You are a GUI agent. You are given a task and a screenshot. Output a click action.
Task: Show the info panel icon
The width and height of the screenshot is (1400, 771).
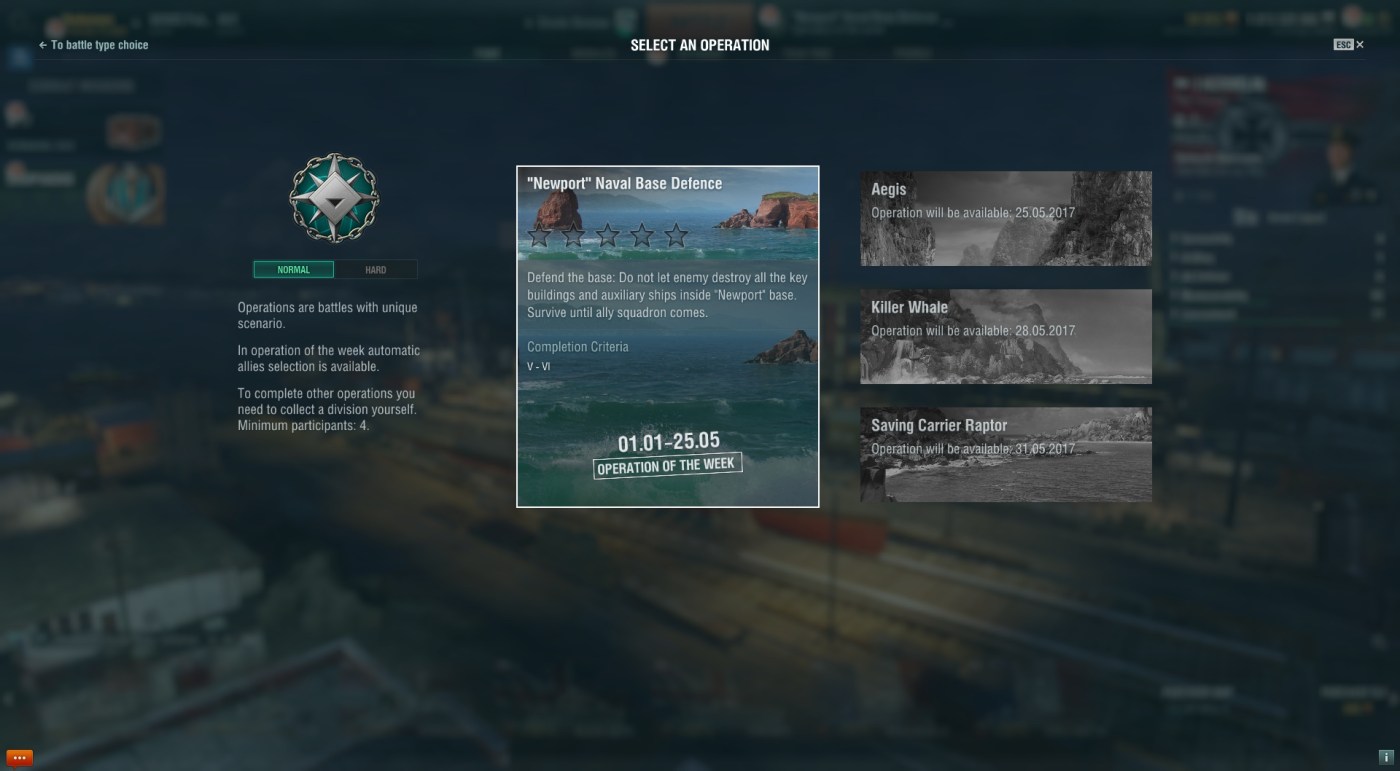1385,758
